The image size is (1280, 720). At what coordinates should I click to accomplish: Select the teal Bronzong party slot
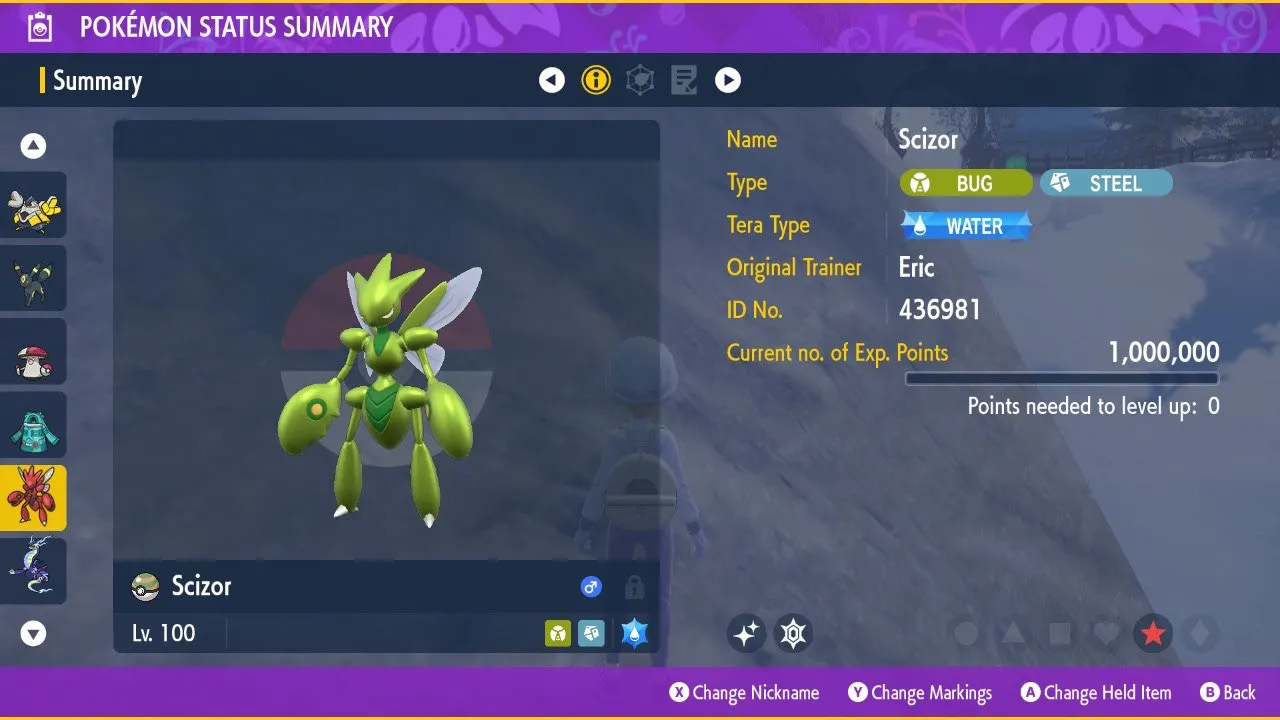click(x=34, y=425)
